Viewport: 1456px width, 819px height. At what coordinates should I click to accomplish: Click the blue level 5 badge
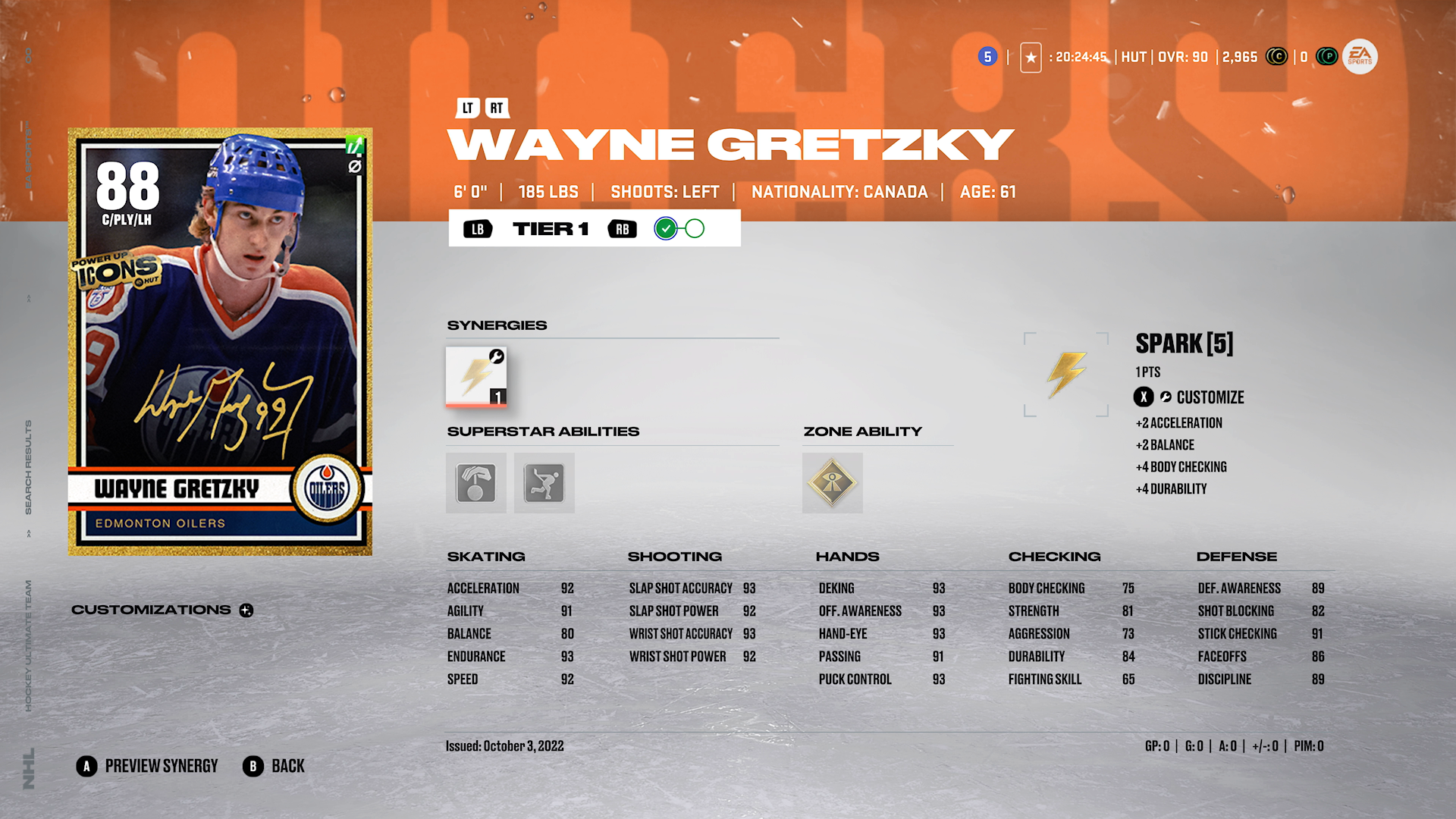pyautogui.click(x=987, y=57)
